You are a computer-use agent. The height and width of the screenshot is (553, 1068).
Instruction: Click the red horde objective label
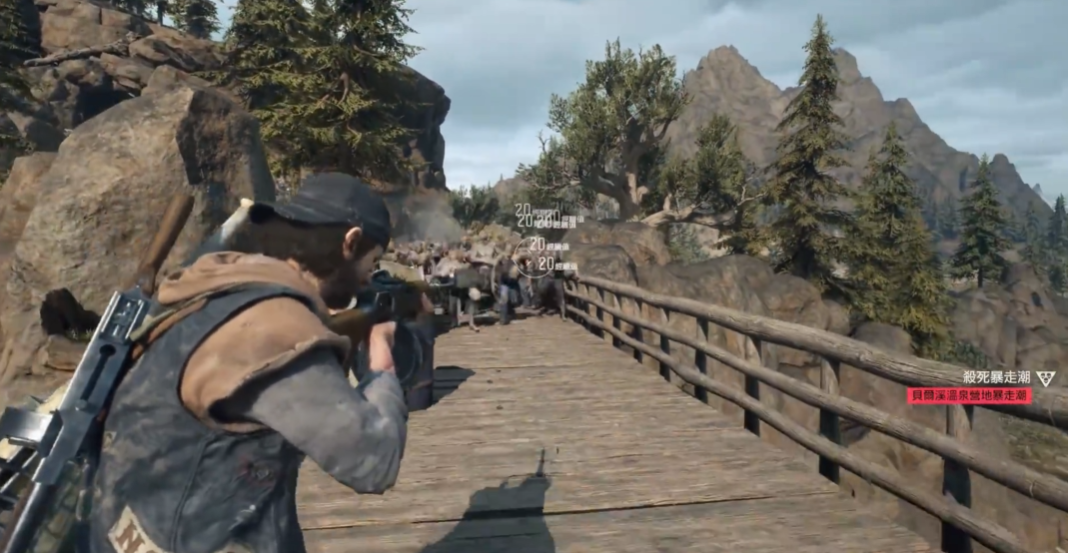click(969, 396)
